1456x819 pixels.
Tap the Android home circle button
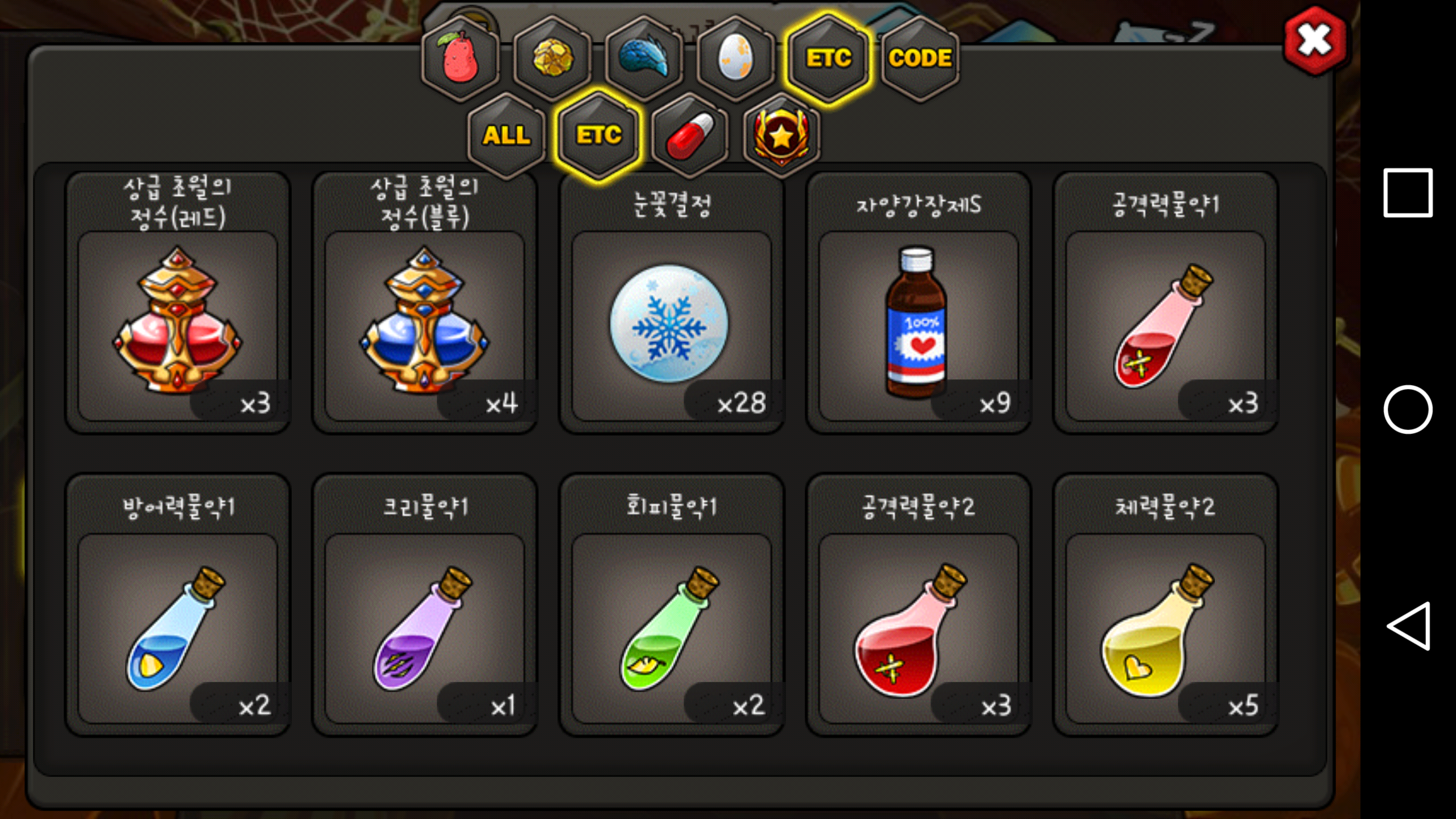pyautogui.click(x=1408, y=409)
